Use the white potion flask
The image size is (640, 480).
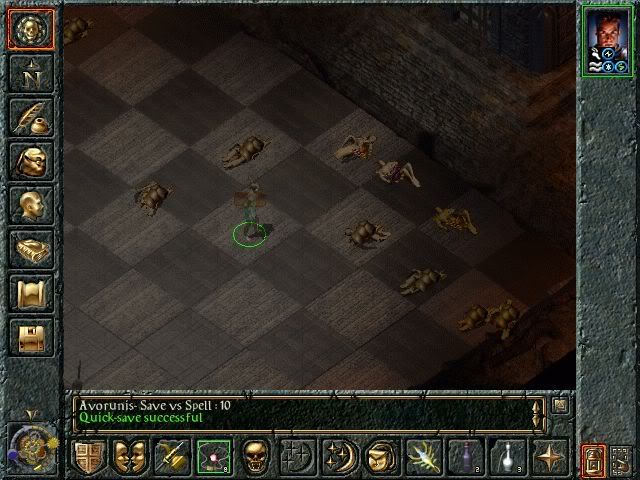(x=506, y=457)
